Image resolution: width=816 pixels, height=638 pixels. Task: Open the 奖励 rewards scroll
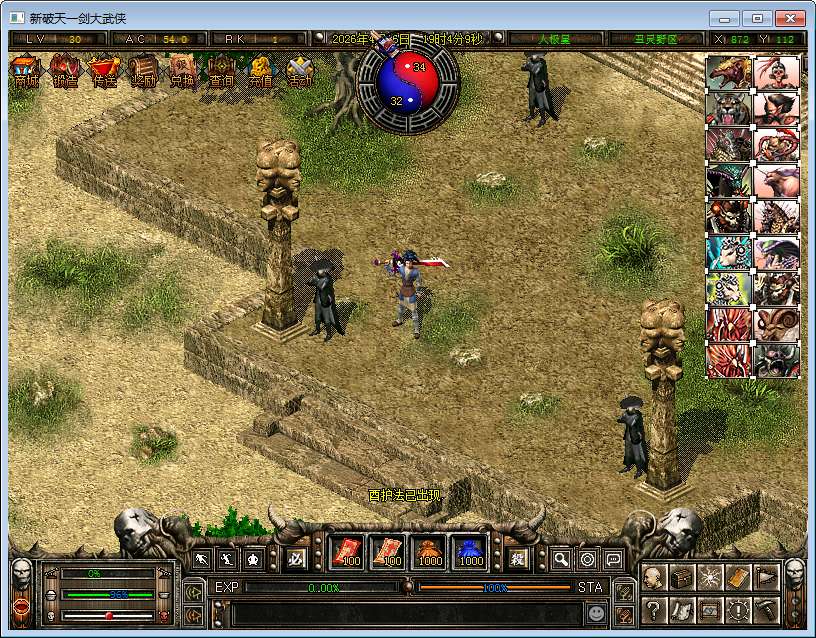143,73
